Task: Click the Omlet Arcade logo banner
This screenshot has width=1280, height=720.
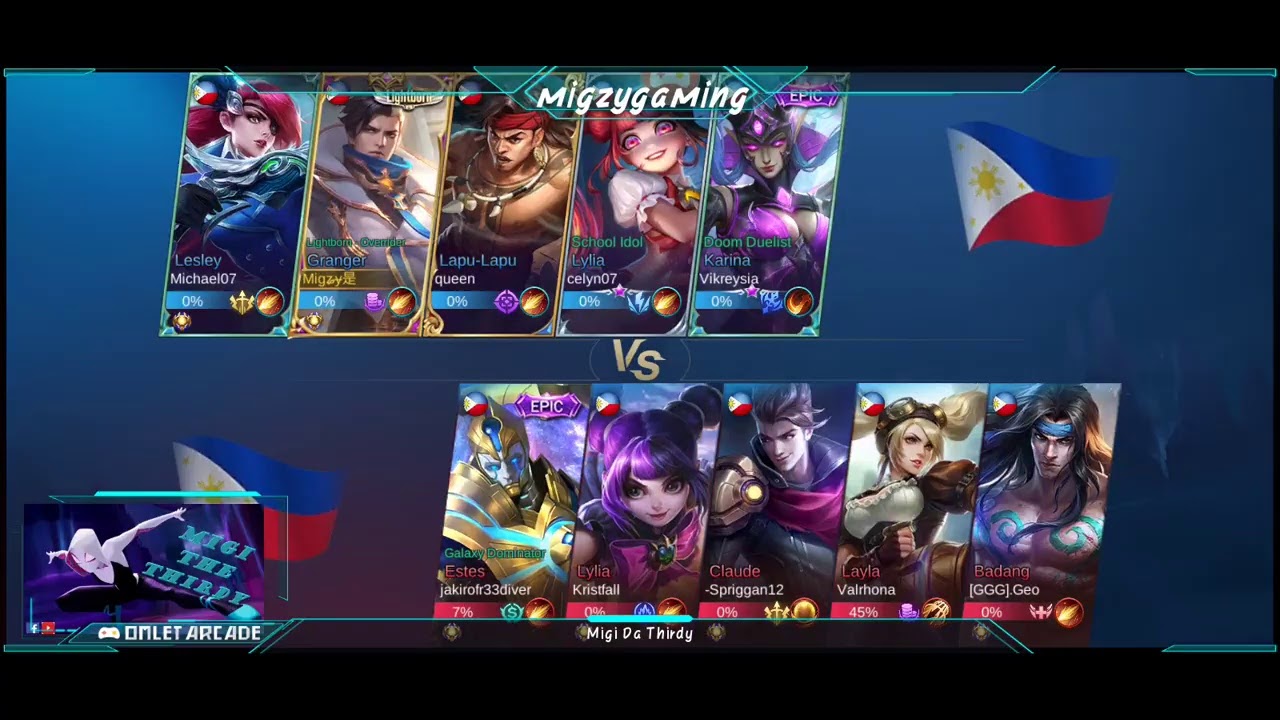Action: click(x=180, y=633)
